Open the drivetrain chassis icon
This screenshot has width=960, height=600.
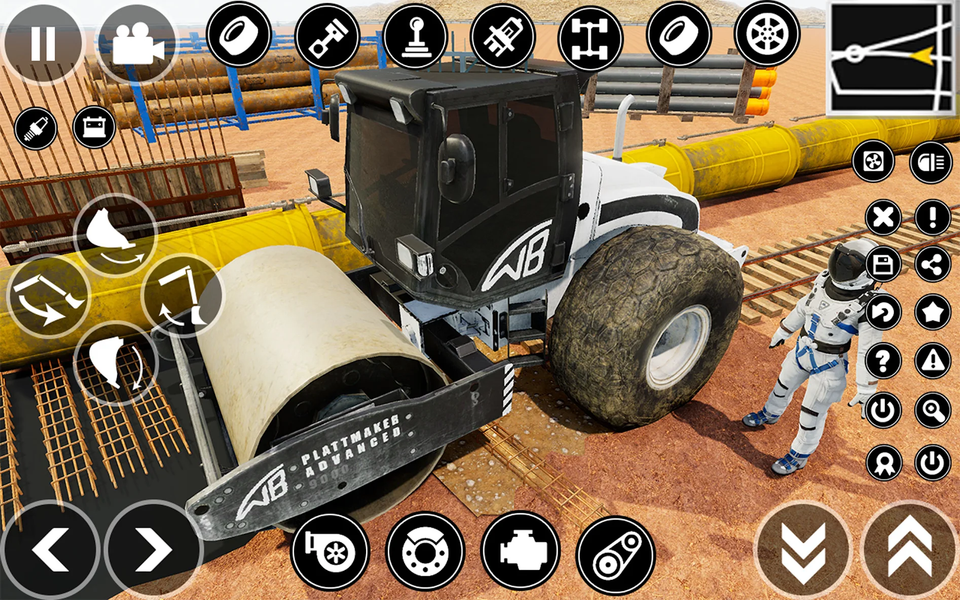tap(590, 35)
